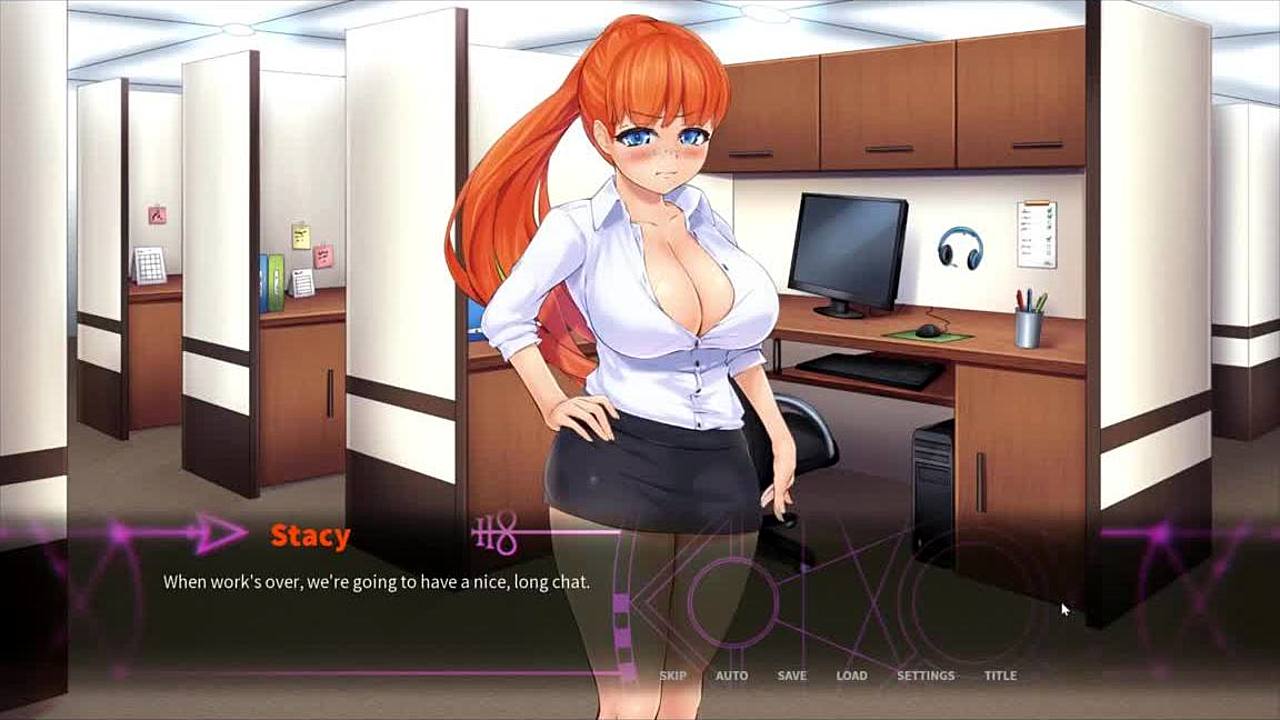Open the SAVE menu
Screen dimensions: 1280x720
pos(791,675)
